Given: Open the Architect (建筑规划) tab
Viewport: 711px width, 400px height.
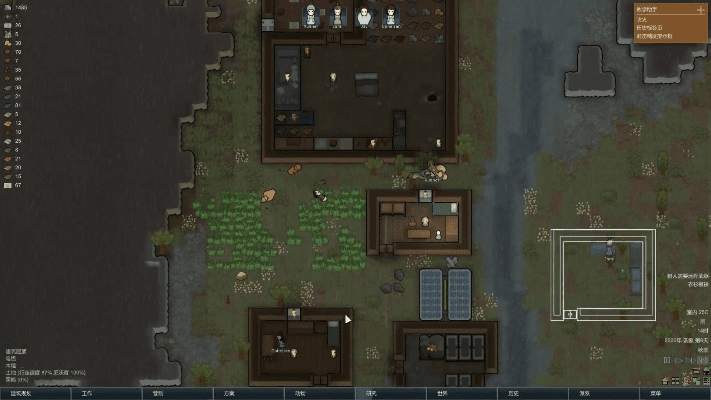Looking at the screenshot, I should click(35, 393).
